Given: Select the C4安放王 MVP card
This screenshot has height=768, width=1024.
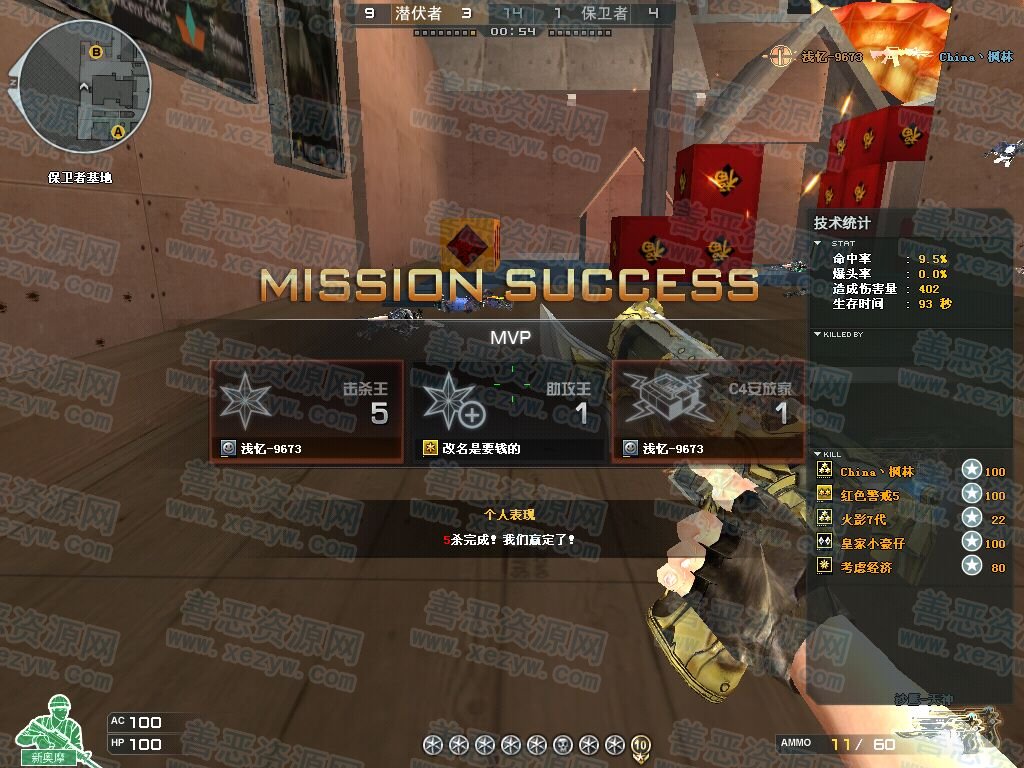Looking at the screenshot, I should (x=708, y=412).
